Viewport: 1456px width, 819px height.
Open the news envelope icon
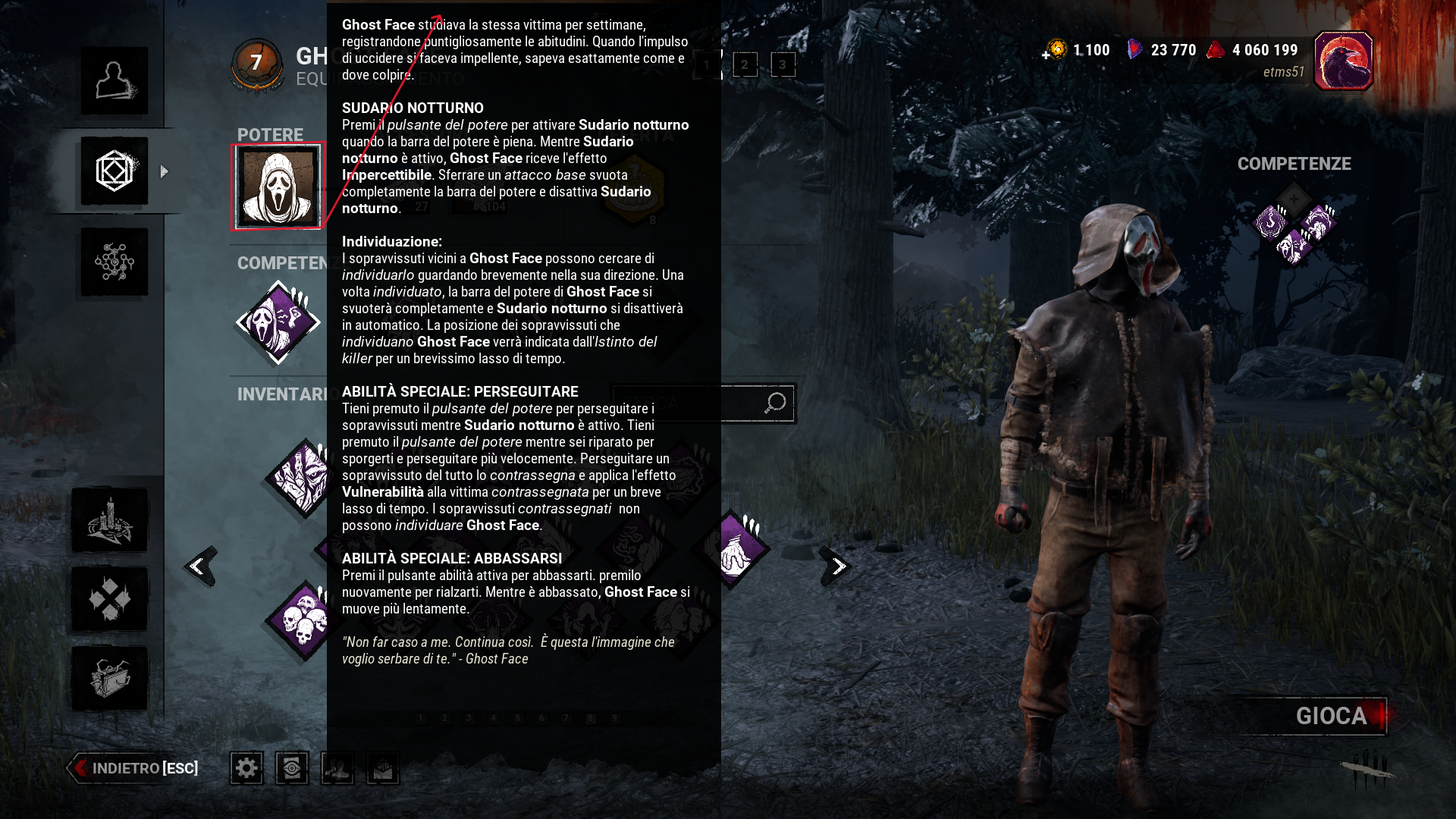[x=382, y=767]
